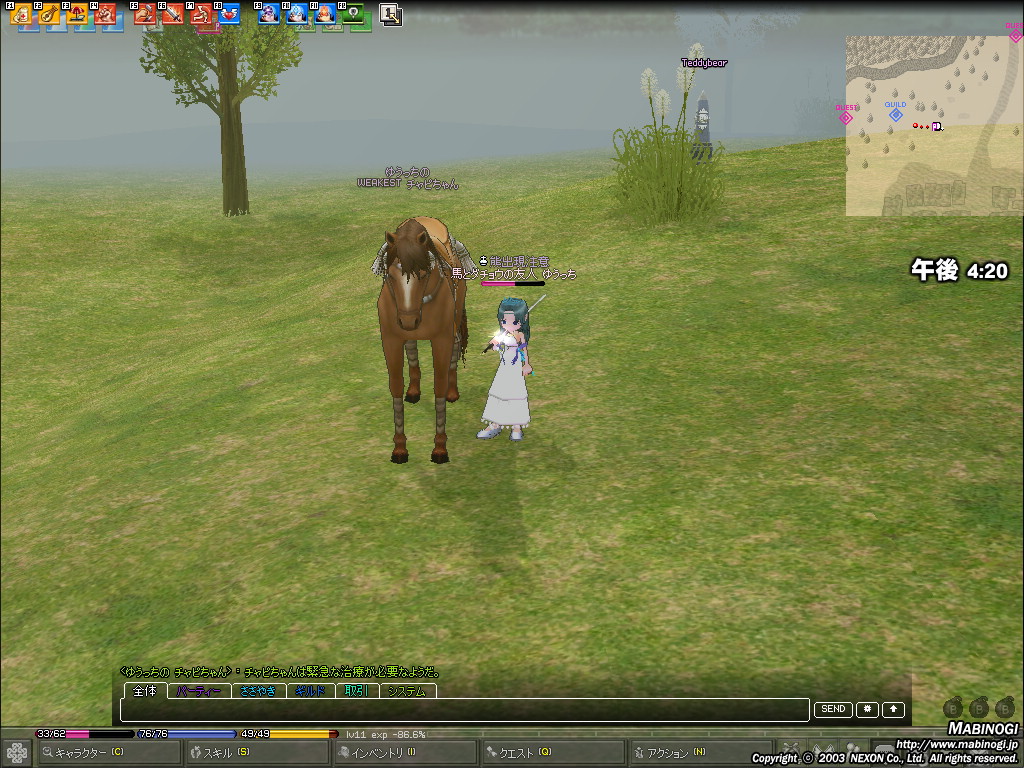The width and height of the screenshot is (1024, 768).
Task: Use the F8 winged heart skill
Action: (229, 15)
